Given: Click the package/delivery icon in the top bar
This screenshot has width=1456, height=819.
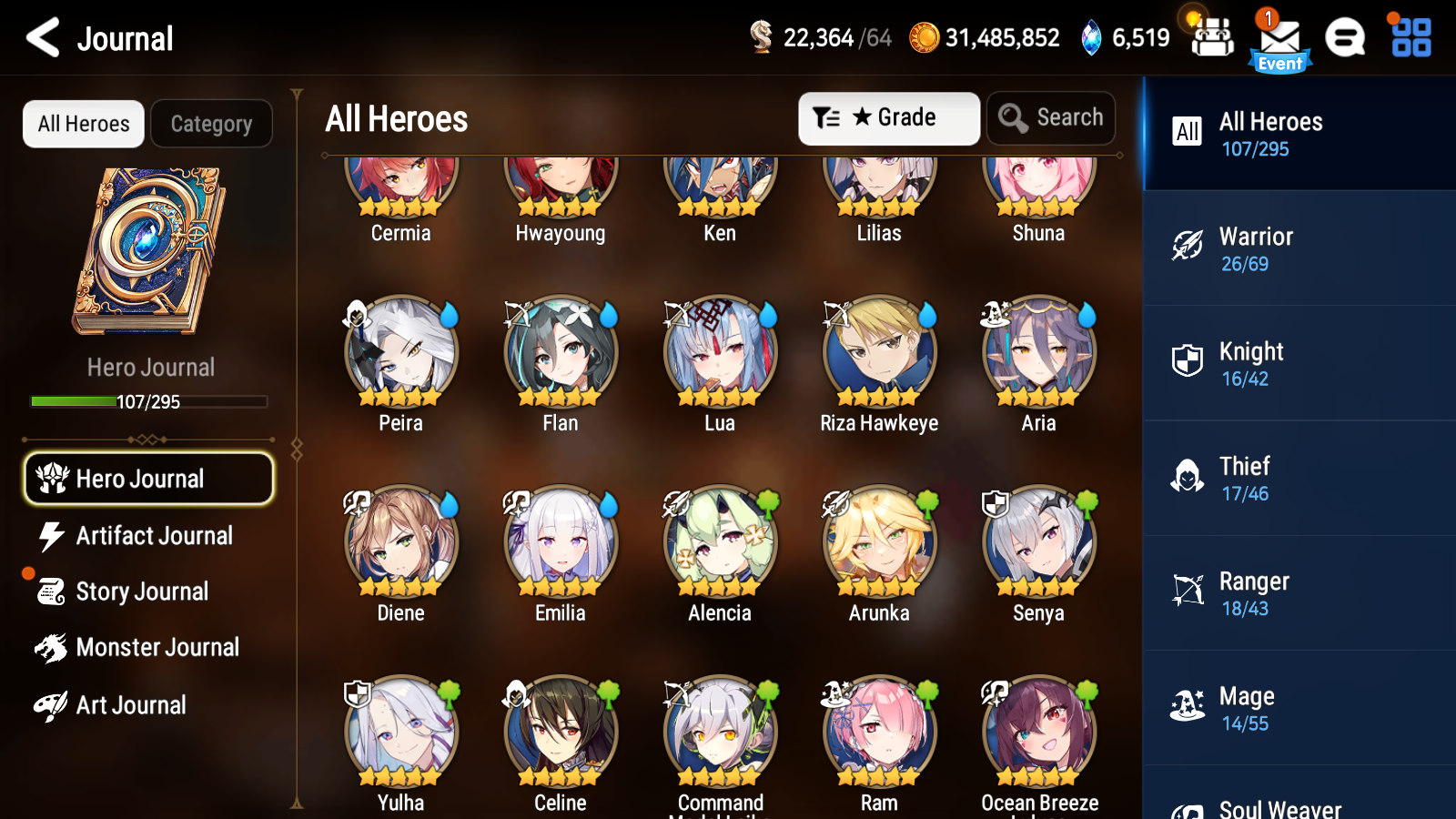Looking at the screenshot, I should (1211, 38).
